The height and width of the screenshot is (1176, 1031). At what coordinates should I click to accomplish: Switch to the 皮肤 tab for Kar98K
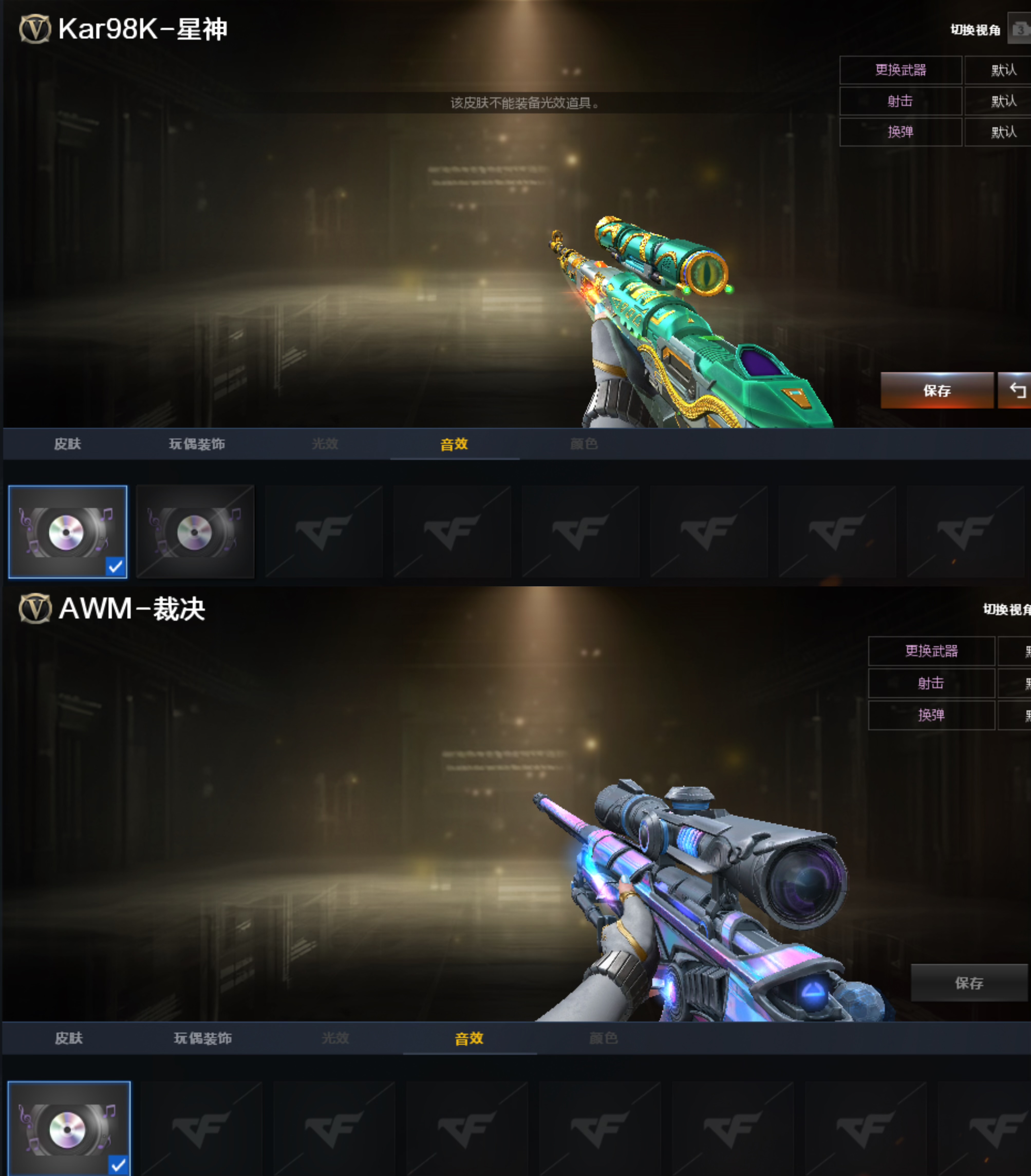[67, 444]
